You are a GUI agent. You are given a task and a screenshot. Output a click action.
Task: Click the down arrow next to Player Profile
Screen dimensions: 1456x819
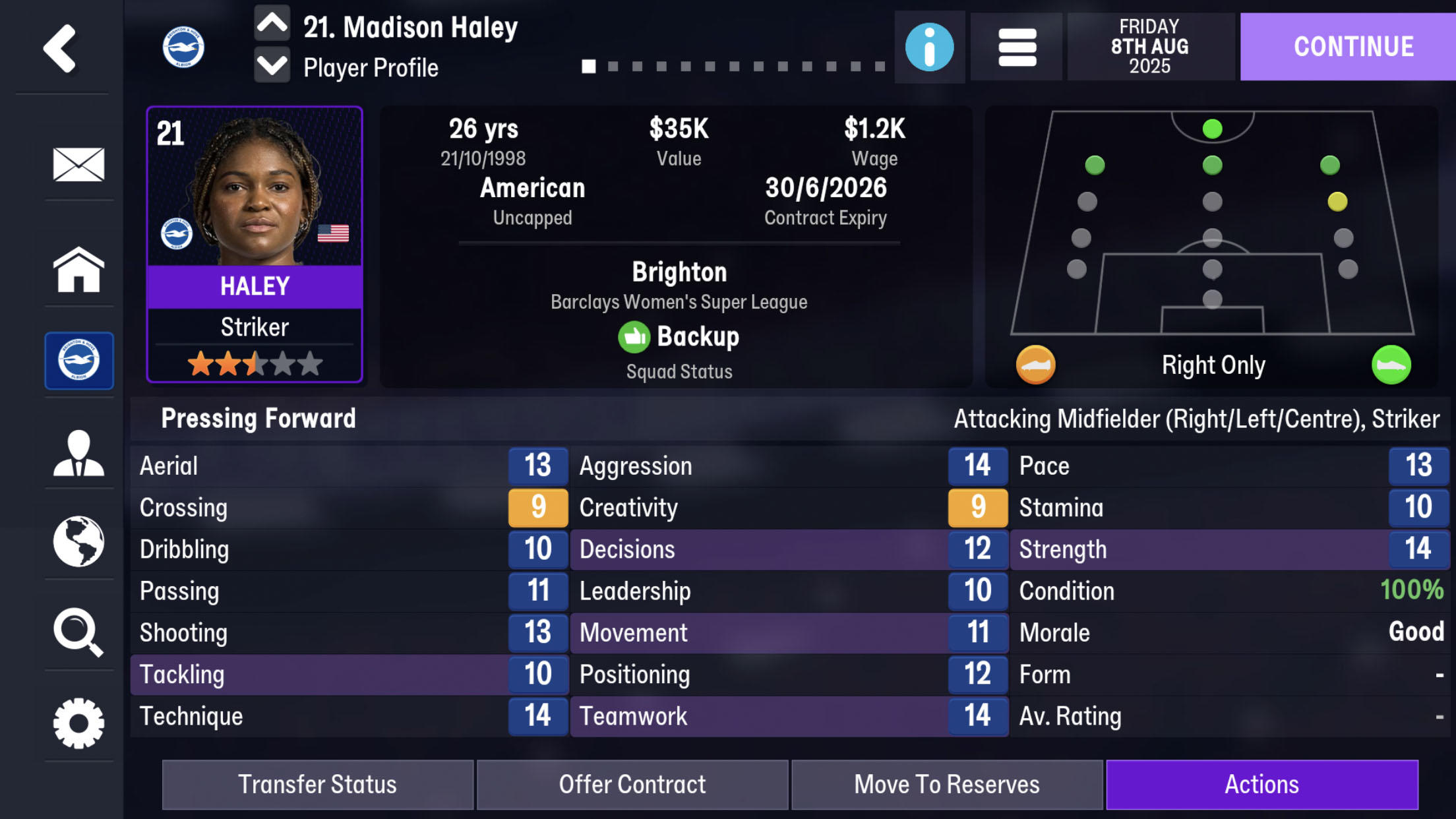272,67
